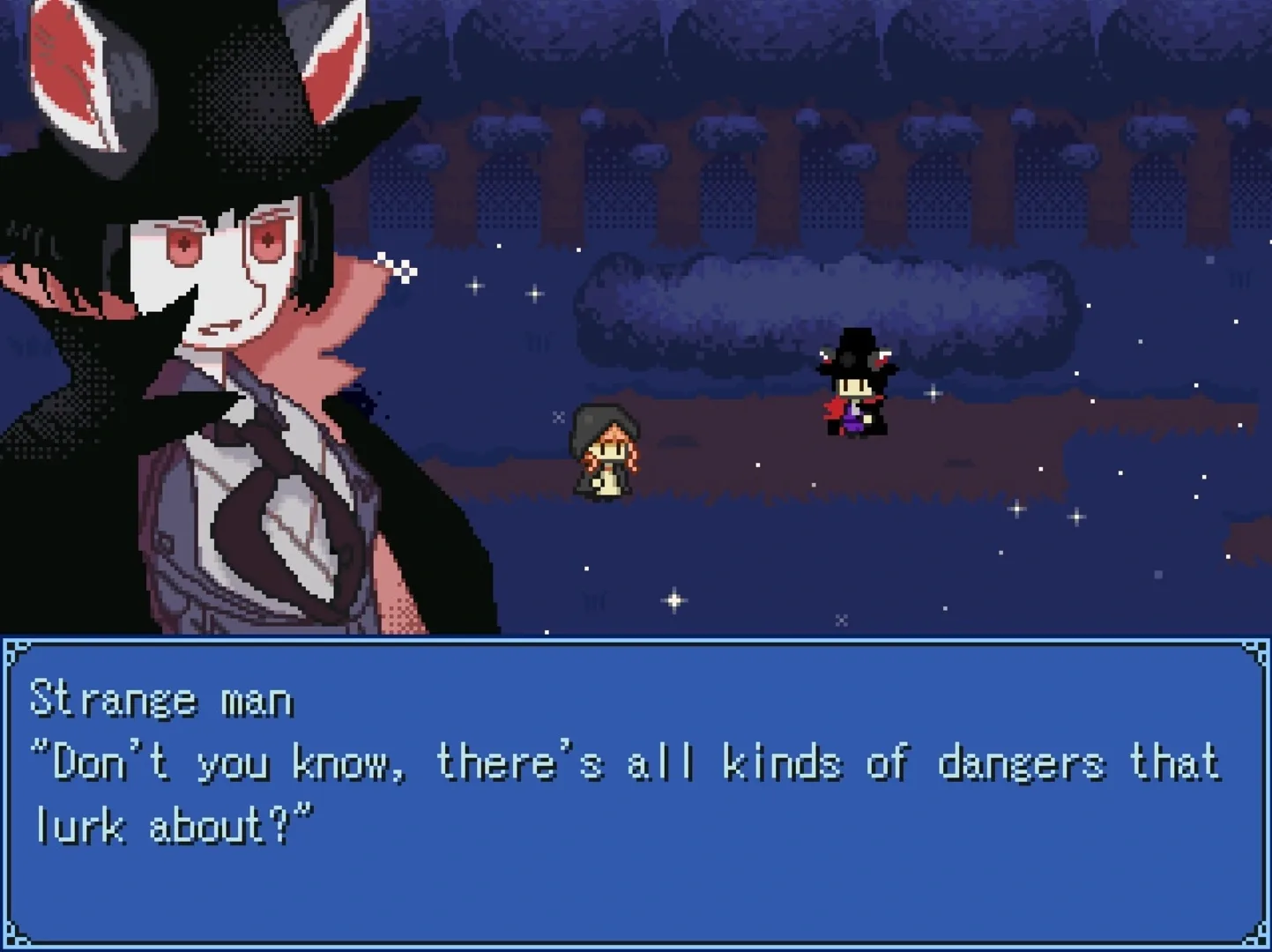The height and width of the screenshot is (952, 1272).
Task: Click the name label reading Strange man
Action: pyautogui.click(x=161, y=699)
